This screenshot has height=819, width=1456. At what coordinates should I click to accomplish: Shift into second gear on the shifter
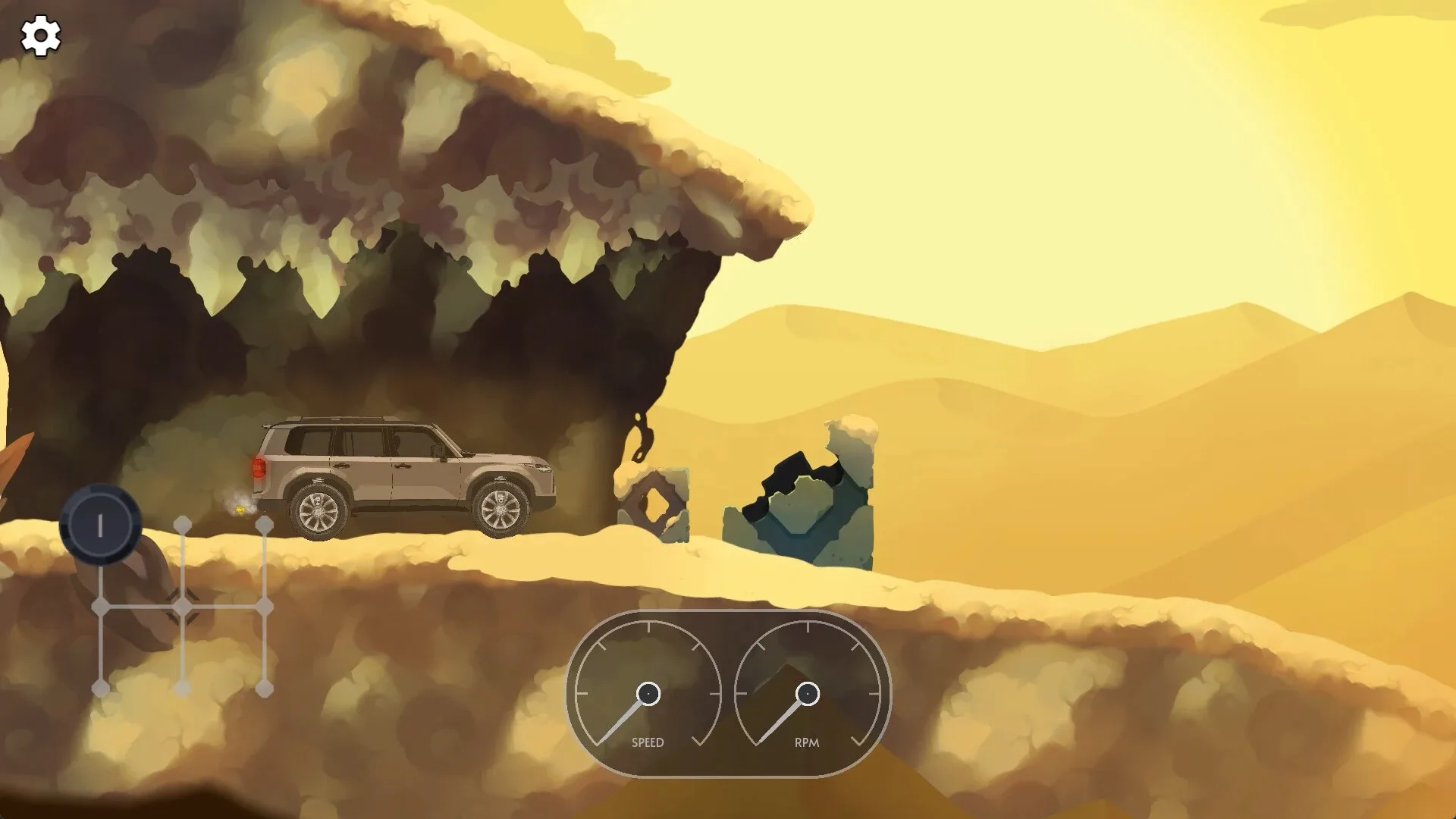pyautogui.click(x=99, y=690)
